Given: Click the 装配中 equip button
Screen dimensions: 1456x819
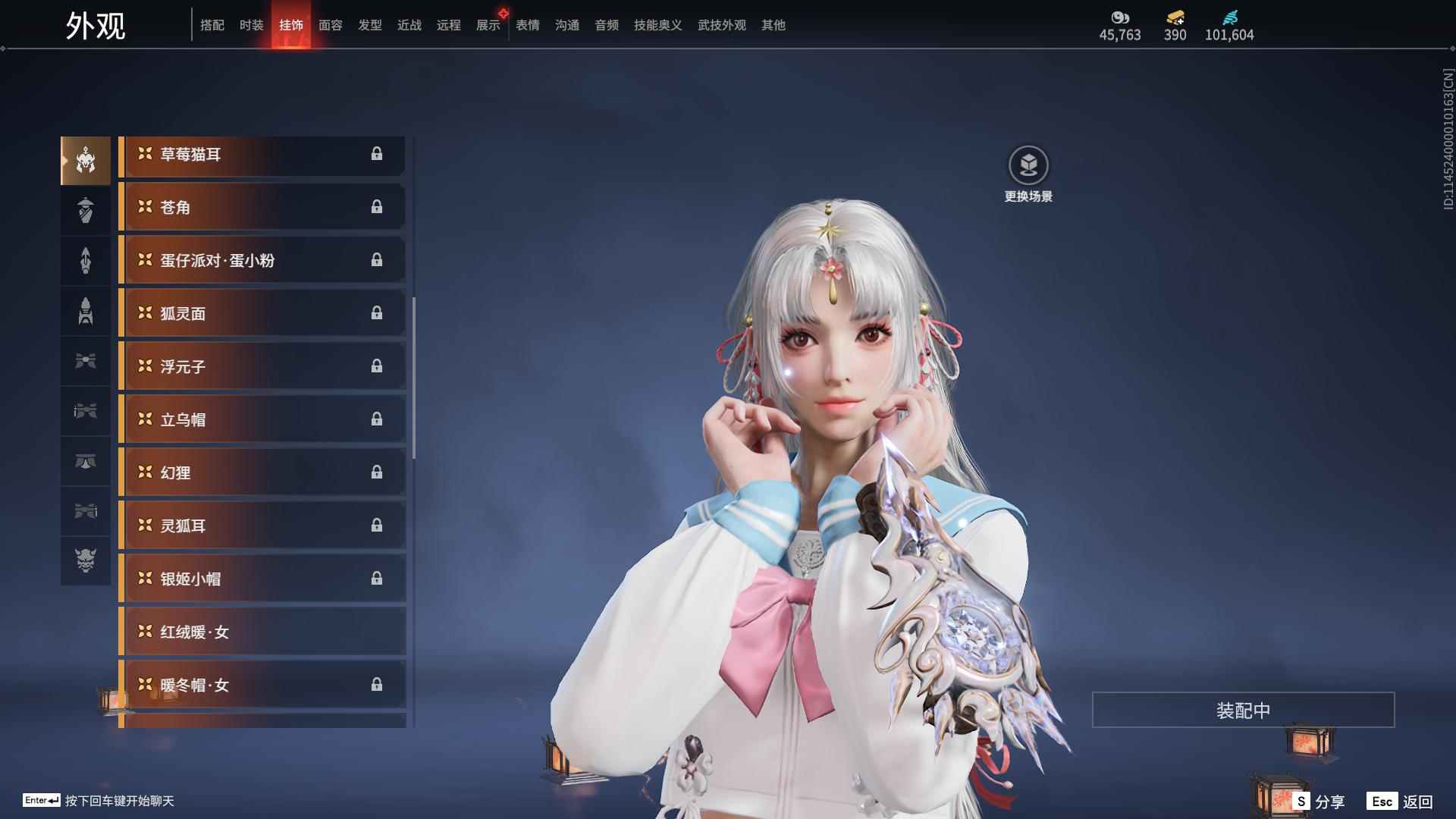Looking at the screenshot, I should tap(1242, 710).
